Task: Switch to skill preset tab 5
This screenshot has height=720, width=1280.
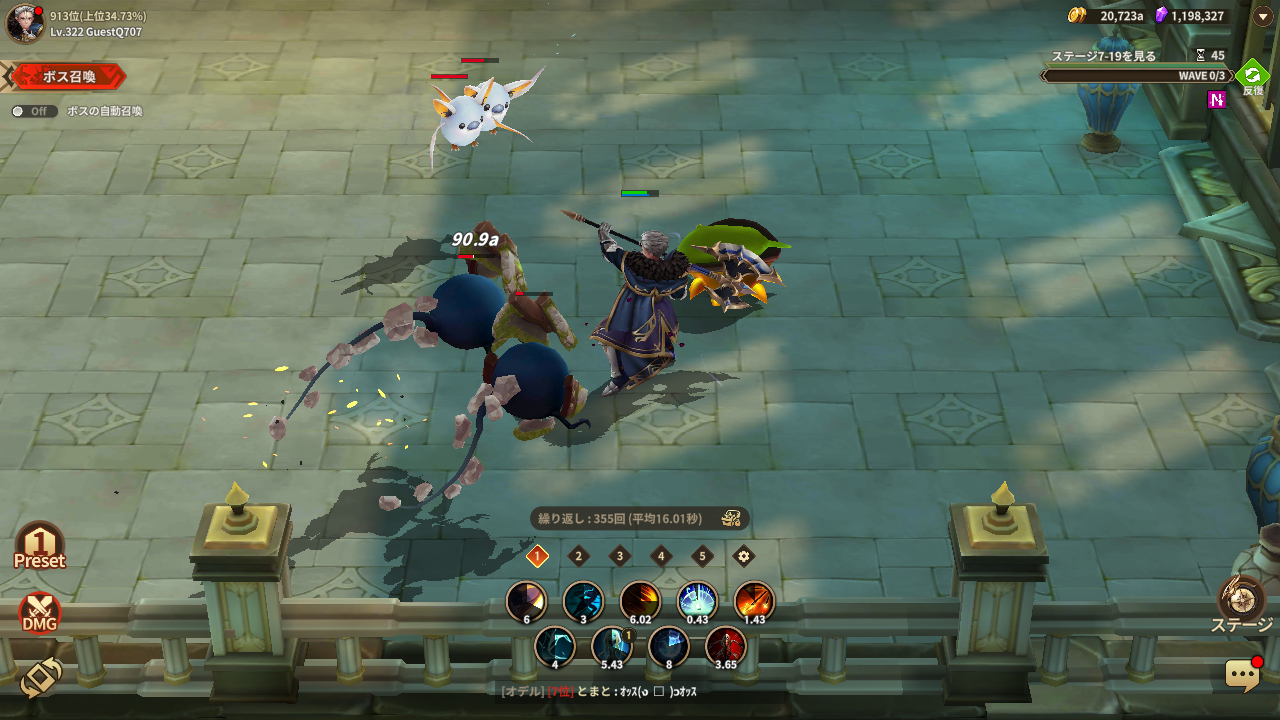Action: [x=702, y=556]
